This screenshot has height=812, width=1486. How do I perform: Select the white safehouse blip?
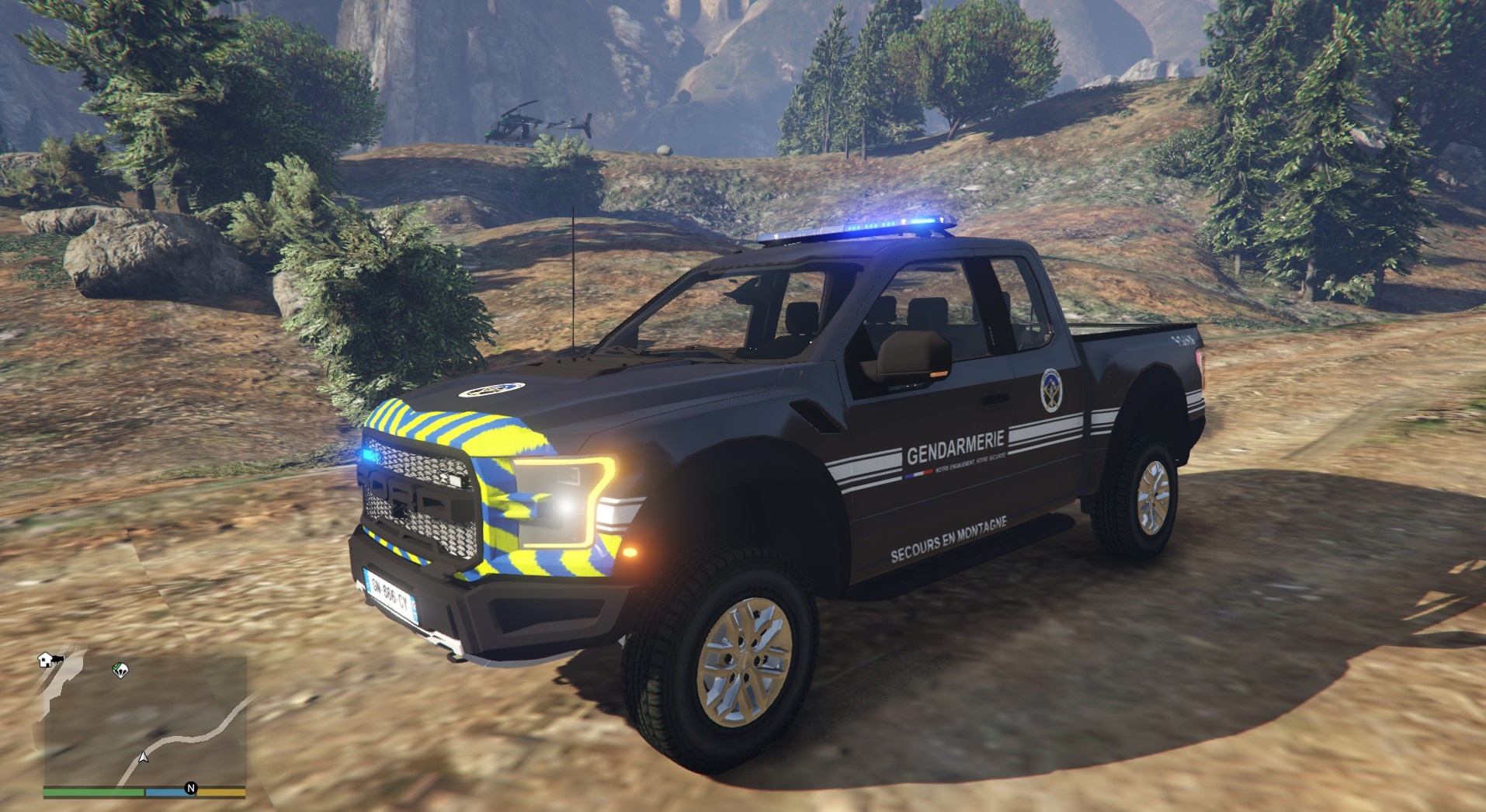46,660
